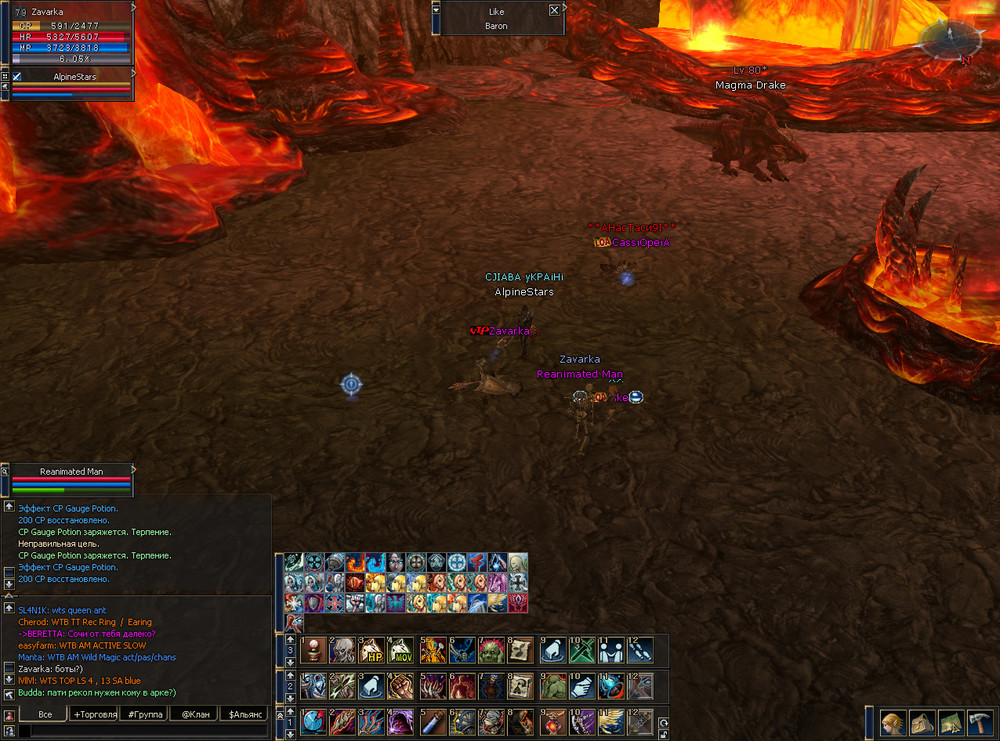
Task: Activate the green ogre face hotbar skill
Action: (x=491, y=651)
